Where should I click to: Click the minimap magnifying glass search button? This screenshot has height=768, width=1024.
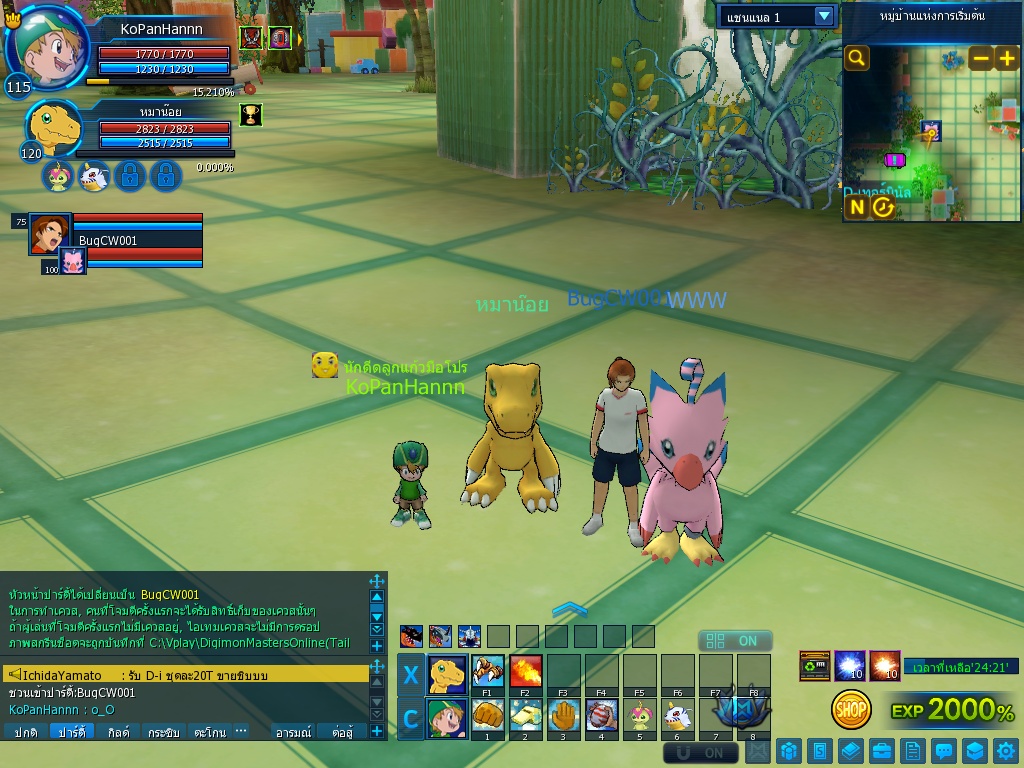pos(857,58)
